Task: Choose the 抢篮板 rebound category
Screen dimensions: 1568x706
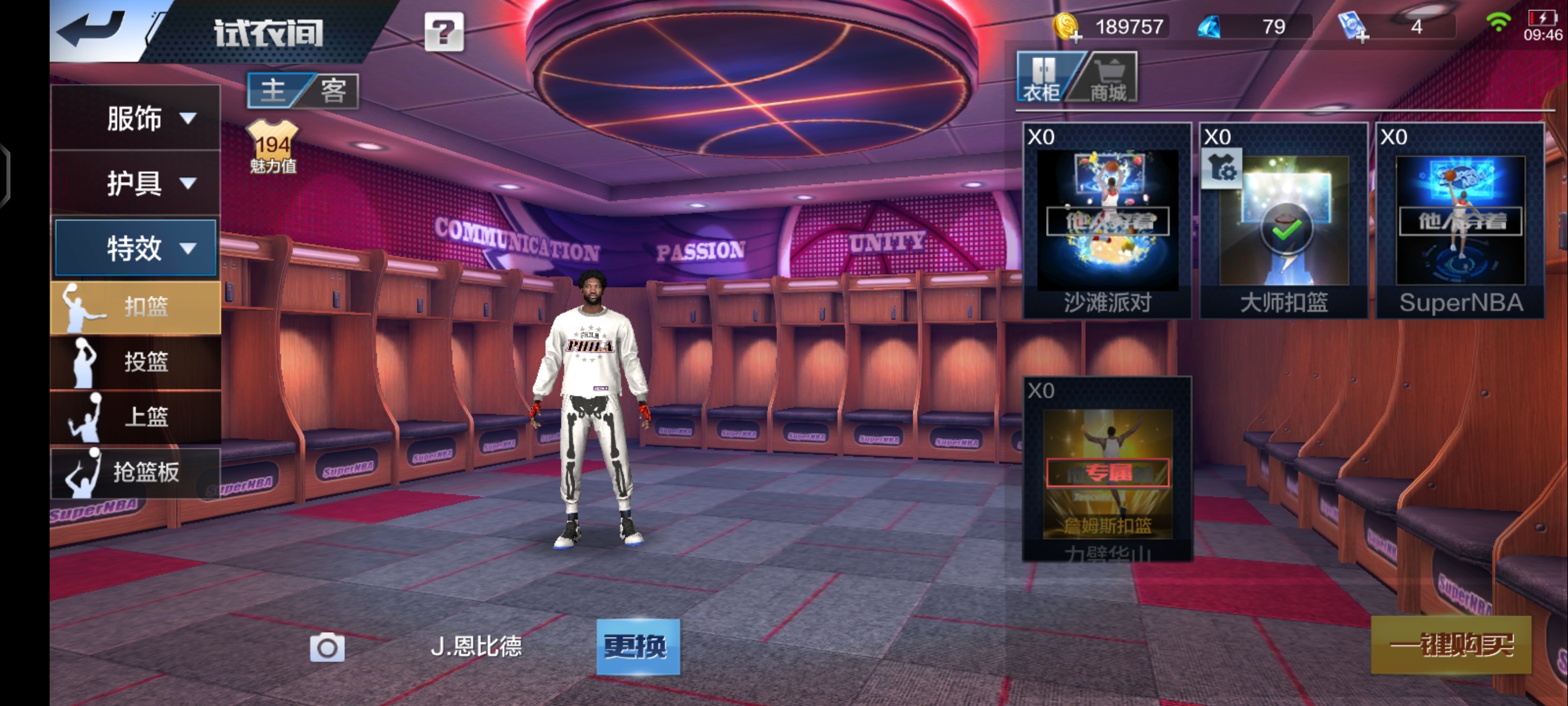Action: (x=136, y=471)
